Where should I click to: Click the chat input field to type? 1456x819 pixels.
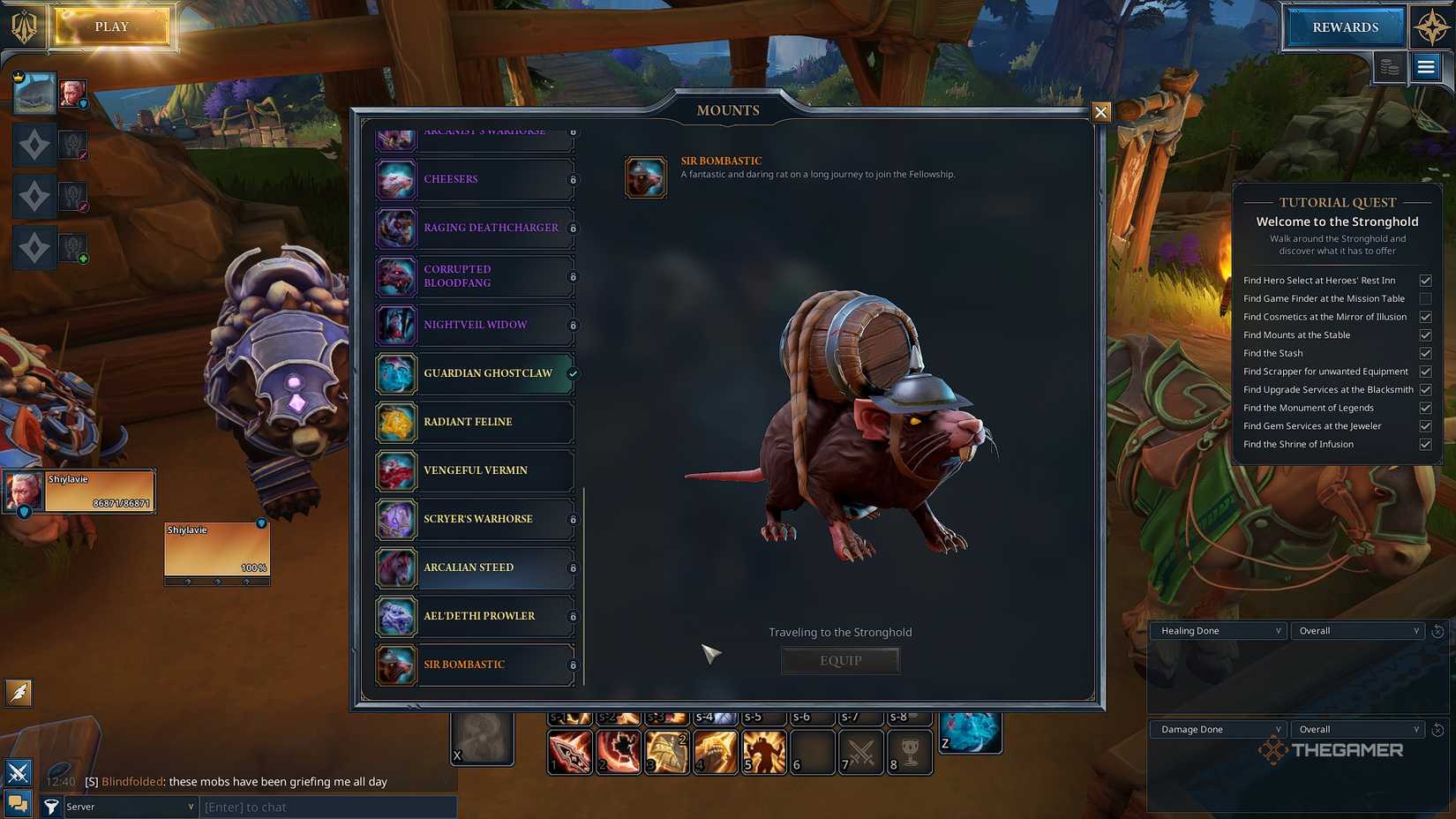(x=326, y=806)
